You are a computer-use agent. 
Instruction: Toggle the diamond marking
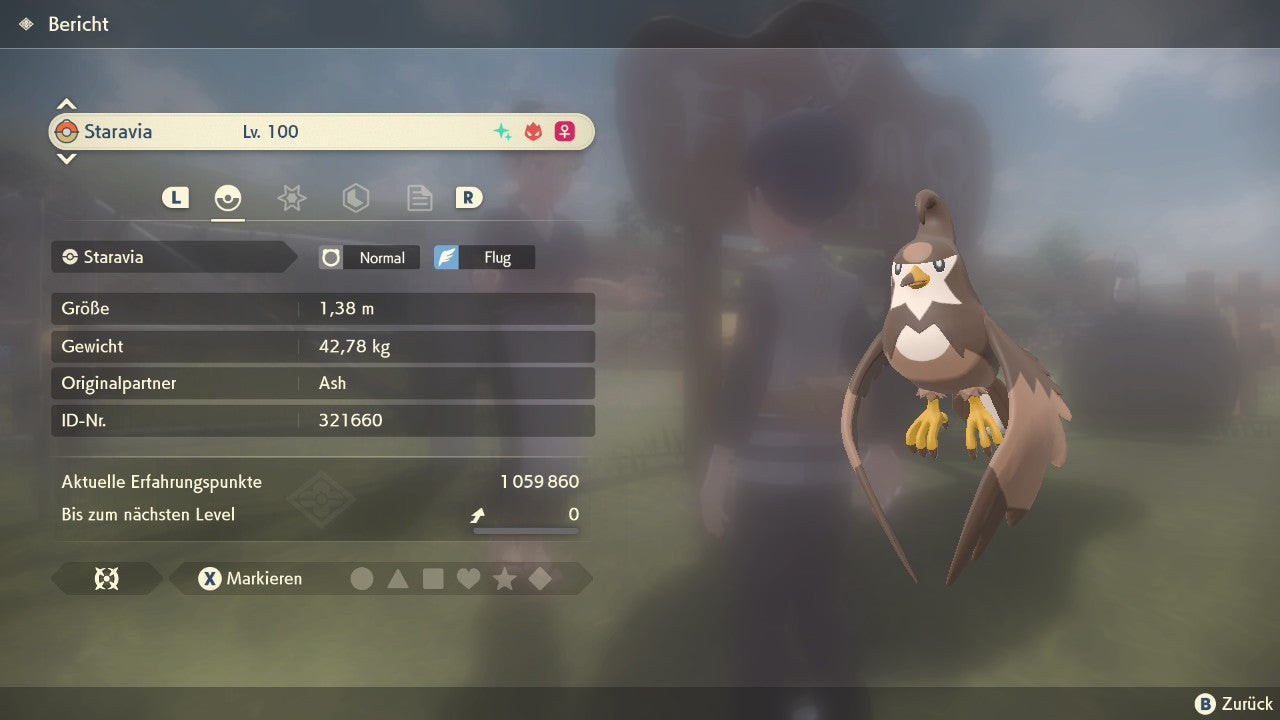[x=540, y=579]
